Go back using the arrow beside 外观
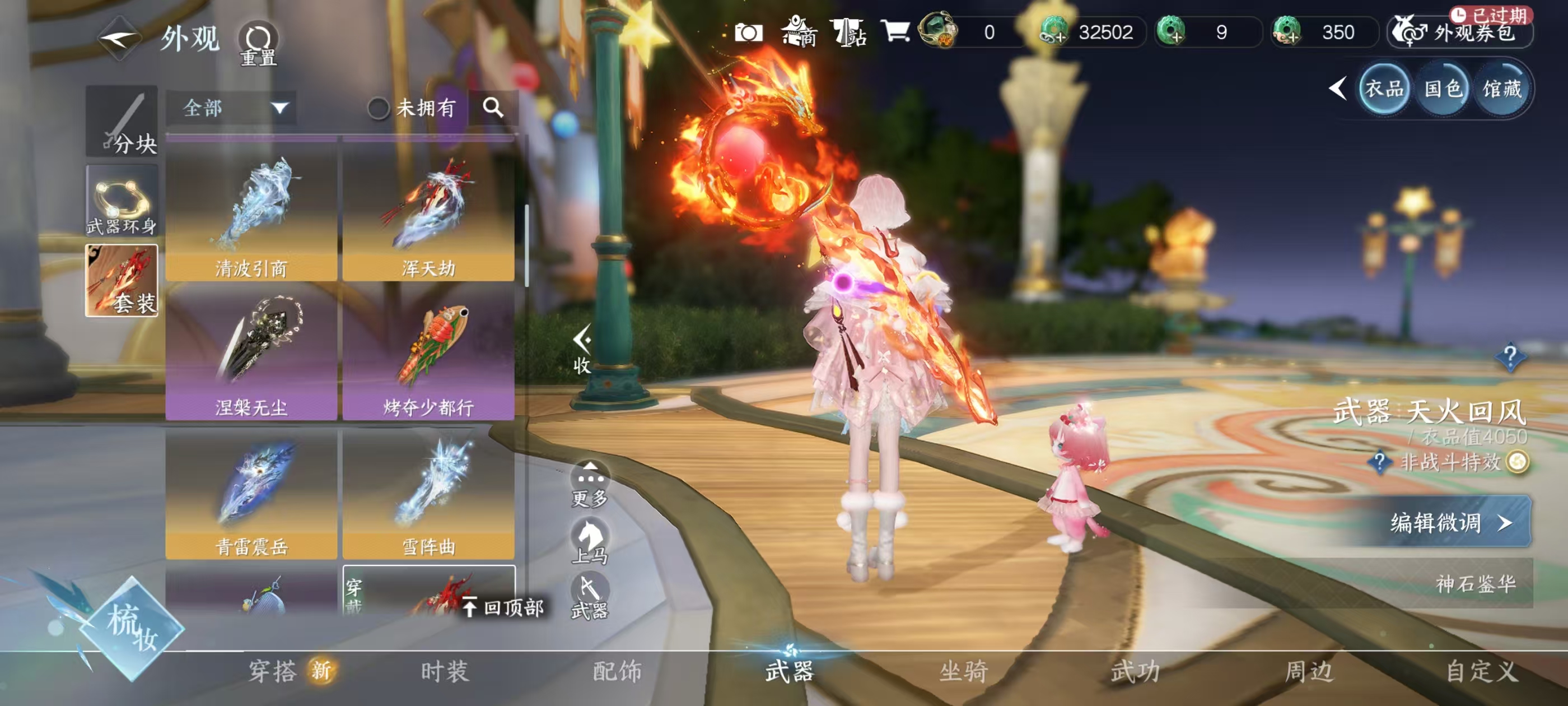Viewport: 1568px width, 706px height. [119, 39]
